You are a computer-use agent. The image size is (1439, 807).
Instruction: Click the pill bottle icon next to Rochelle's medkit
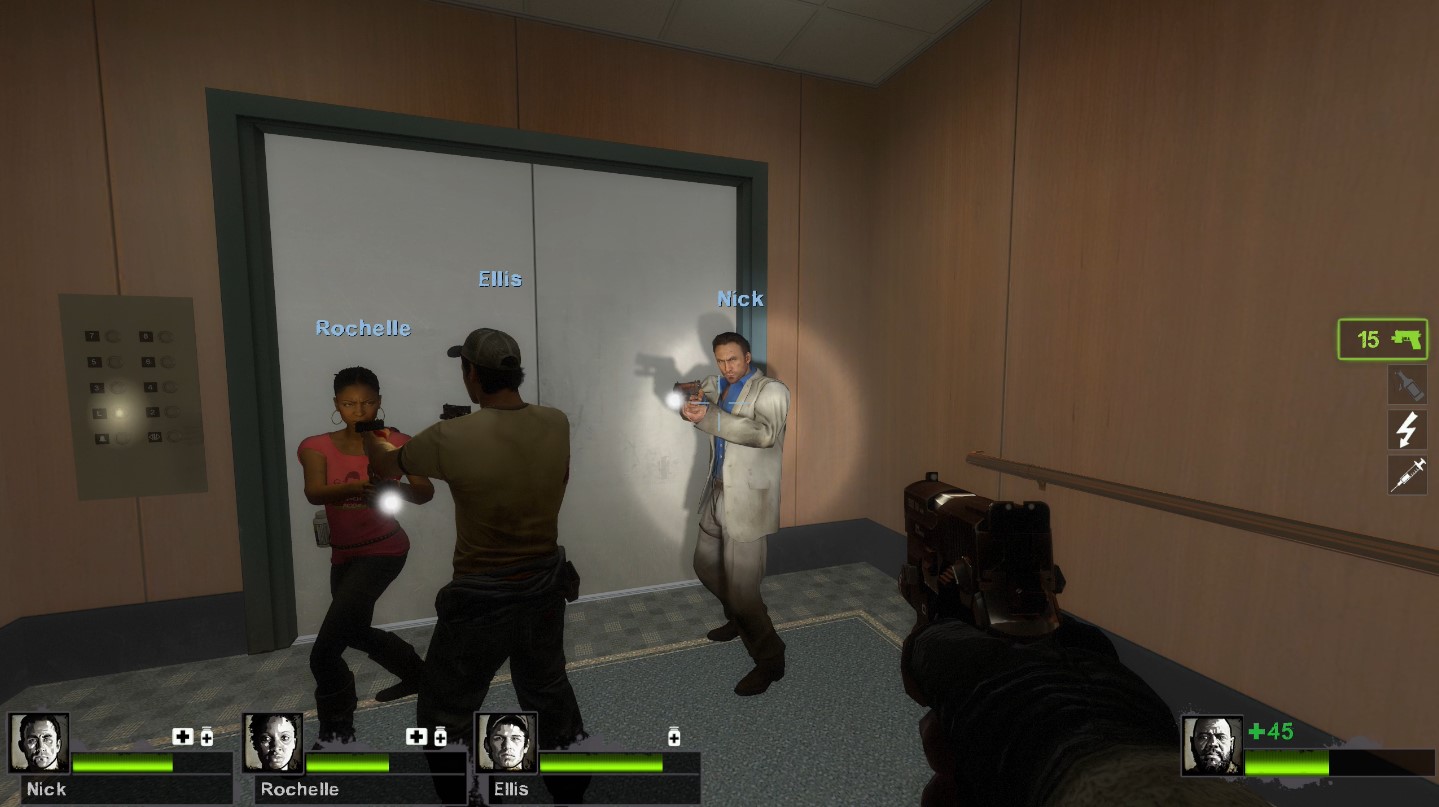439,736
